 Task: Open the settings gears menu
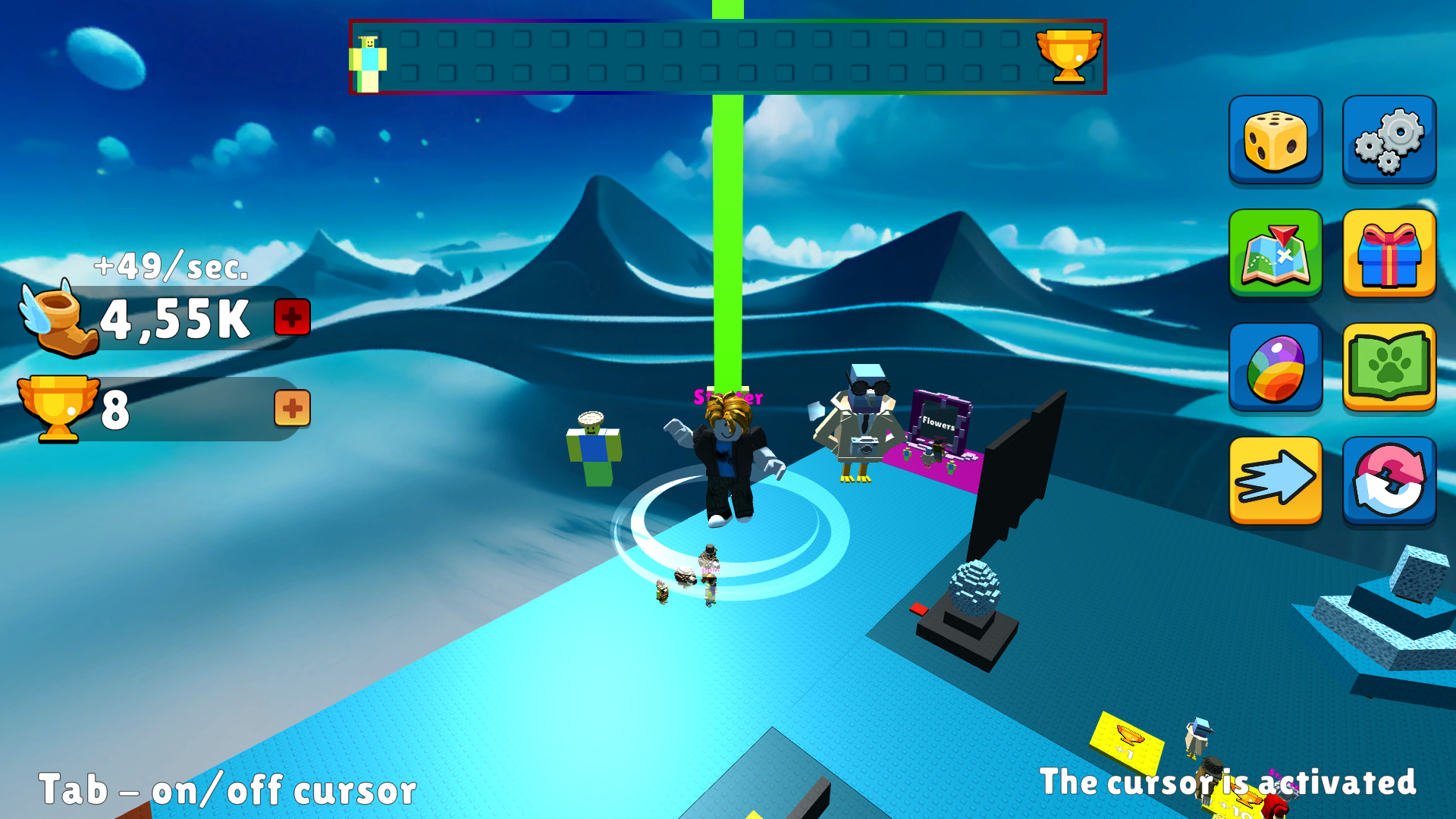[x=1389, y=141]
